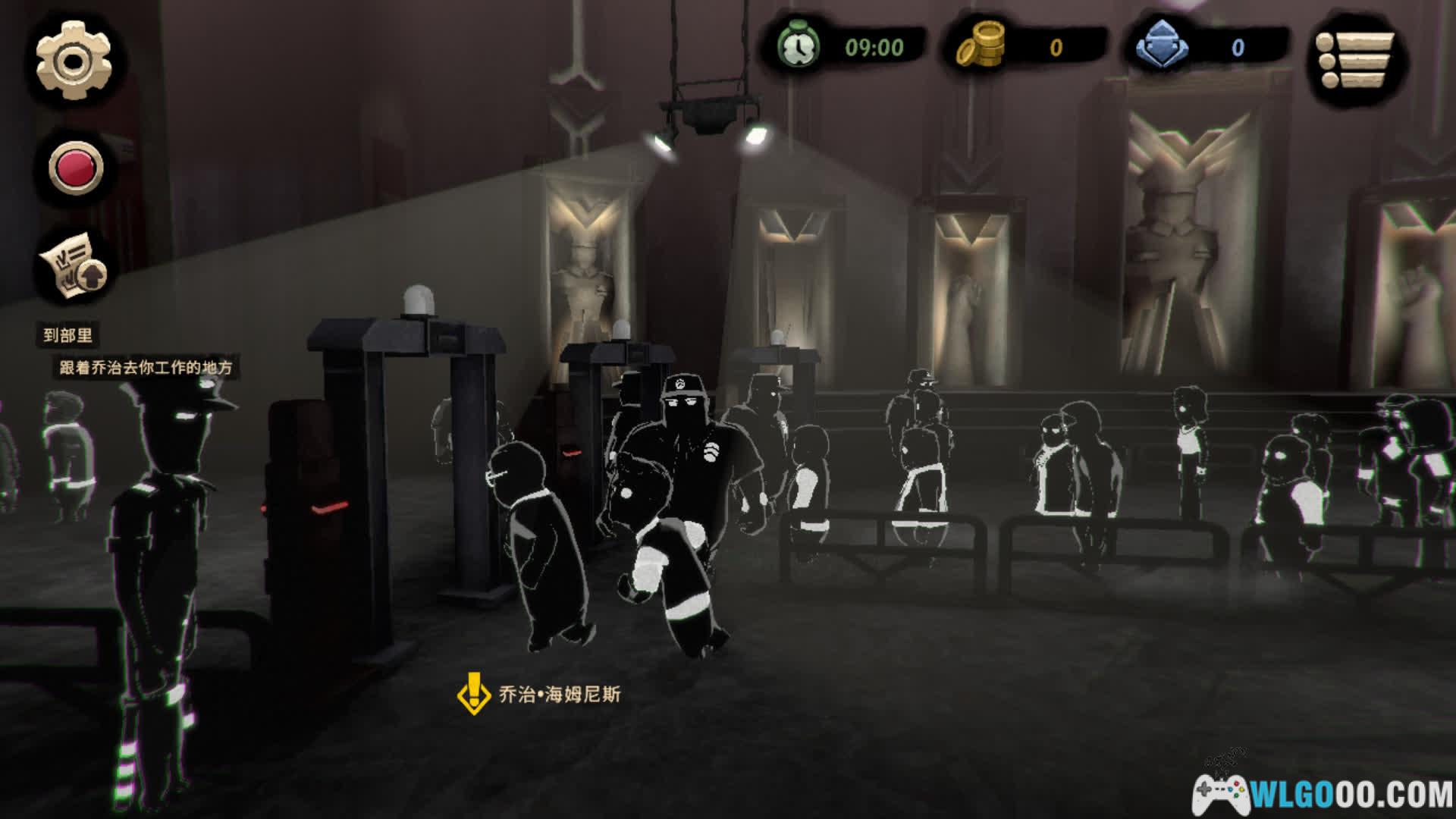Open the list menu in the corner

click(1355, 60)
